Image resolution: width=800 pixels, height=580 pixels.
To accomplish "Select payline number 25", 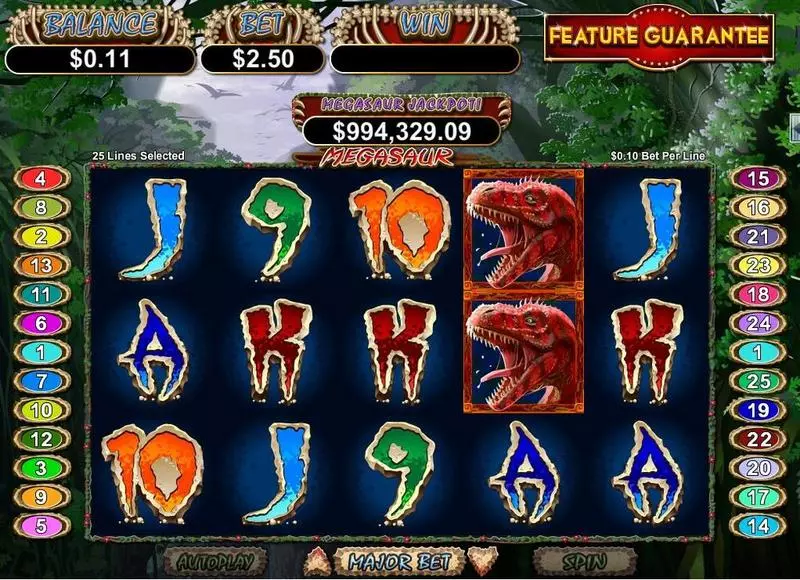I will 759,381.
